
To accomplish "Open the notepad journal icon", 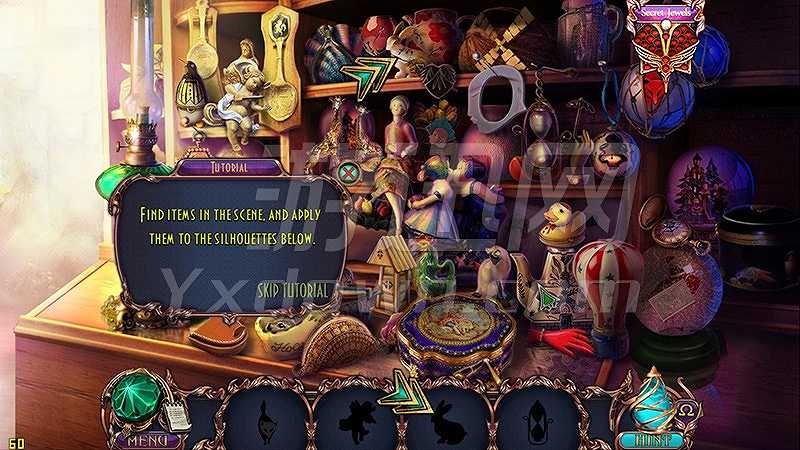I will 177,416.
